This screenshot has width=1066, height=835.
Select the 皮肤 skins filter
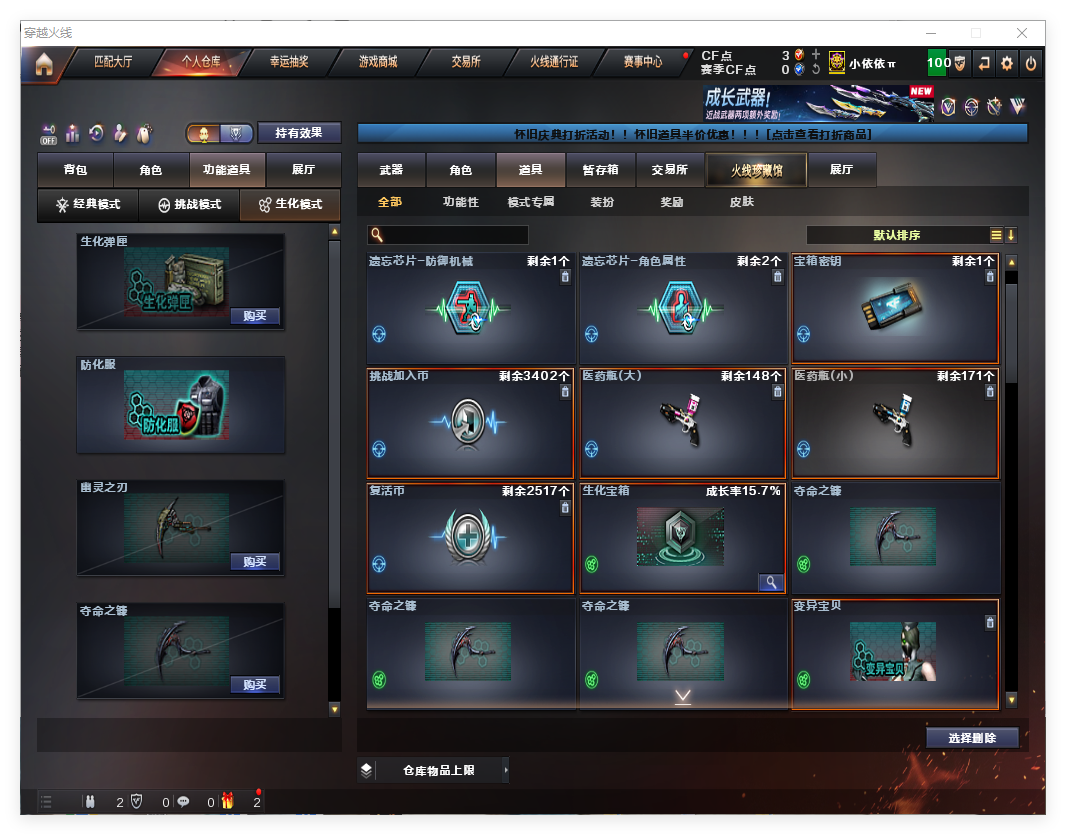pos(742,202)
